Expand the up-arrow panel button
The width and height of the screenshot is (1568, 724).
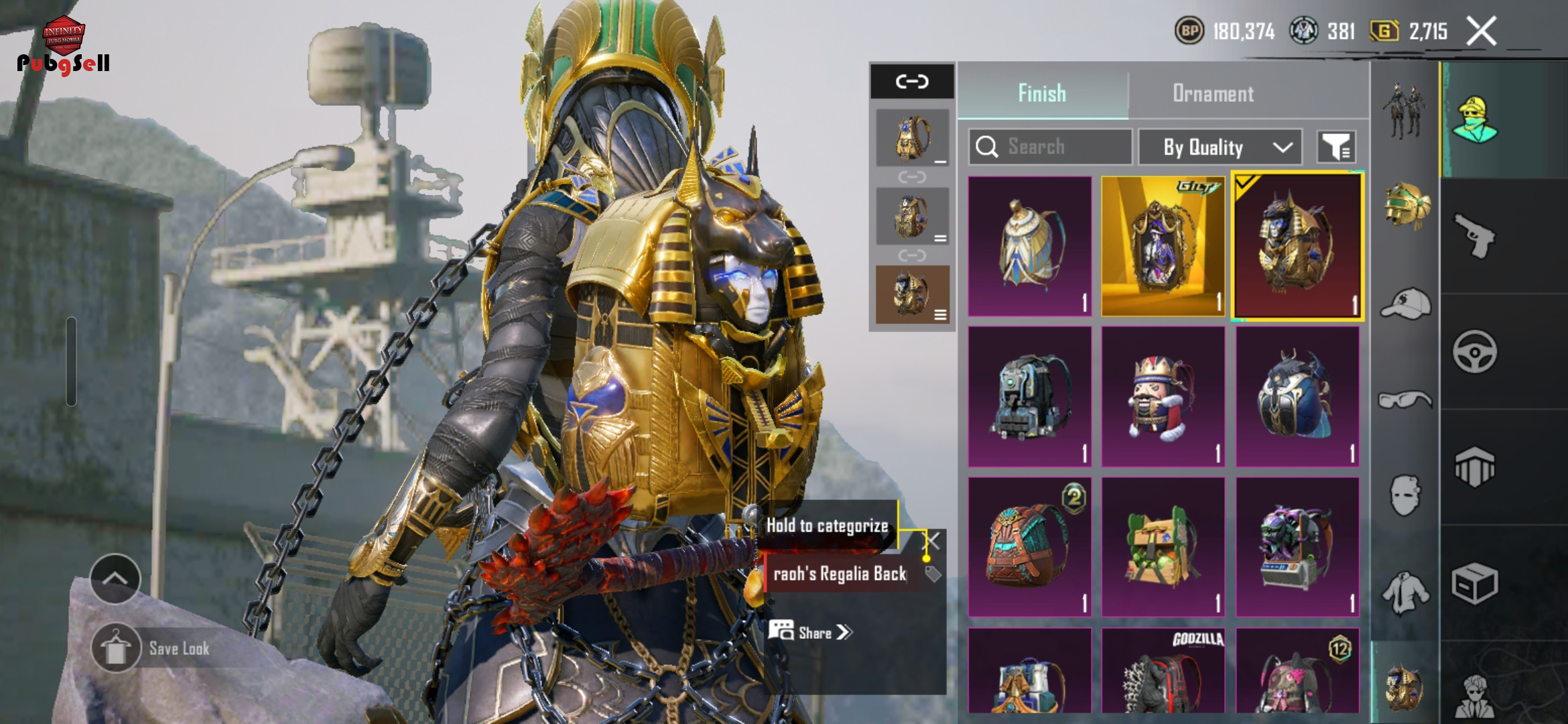tap(115, 579)
